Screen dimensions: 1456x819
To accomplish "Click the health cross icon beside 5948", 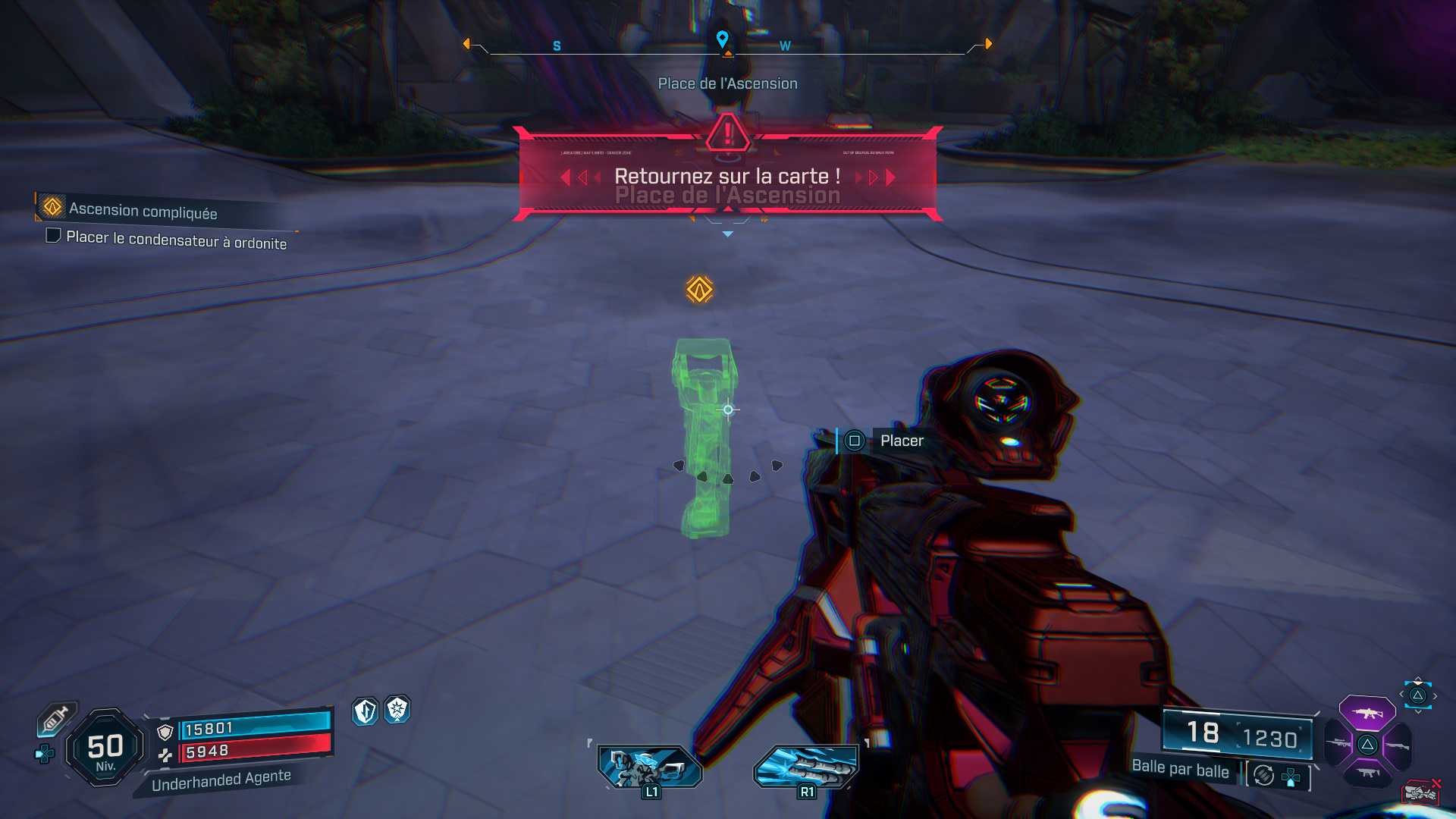I will (165, 755).
